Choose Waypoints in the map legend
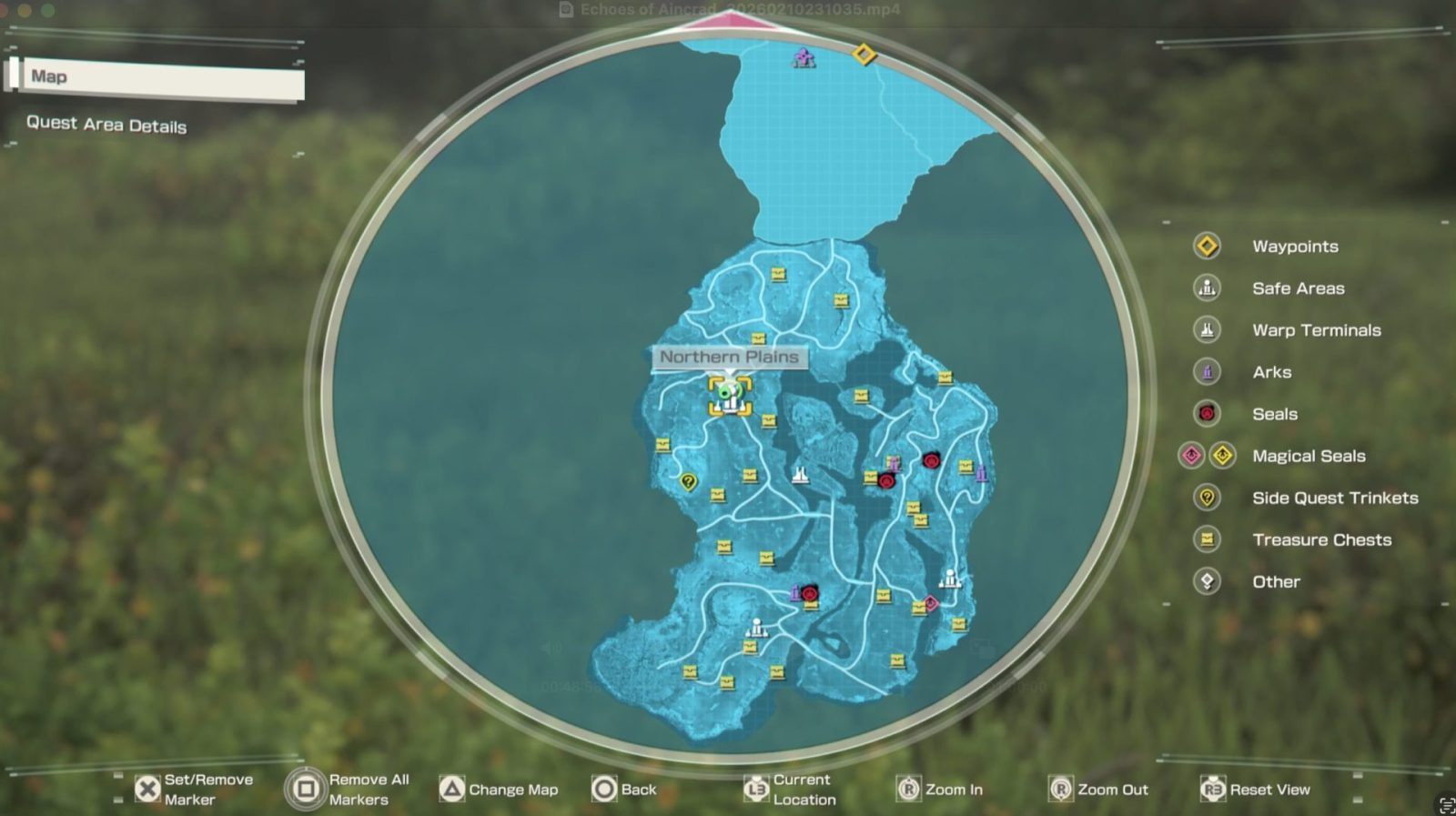This screenshot has width=1456, height=816. point(1294,247)
